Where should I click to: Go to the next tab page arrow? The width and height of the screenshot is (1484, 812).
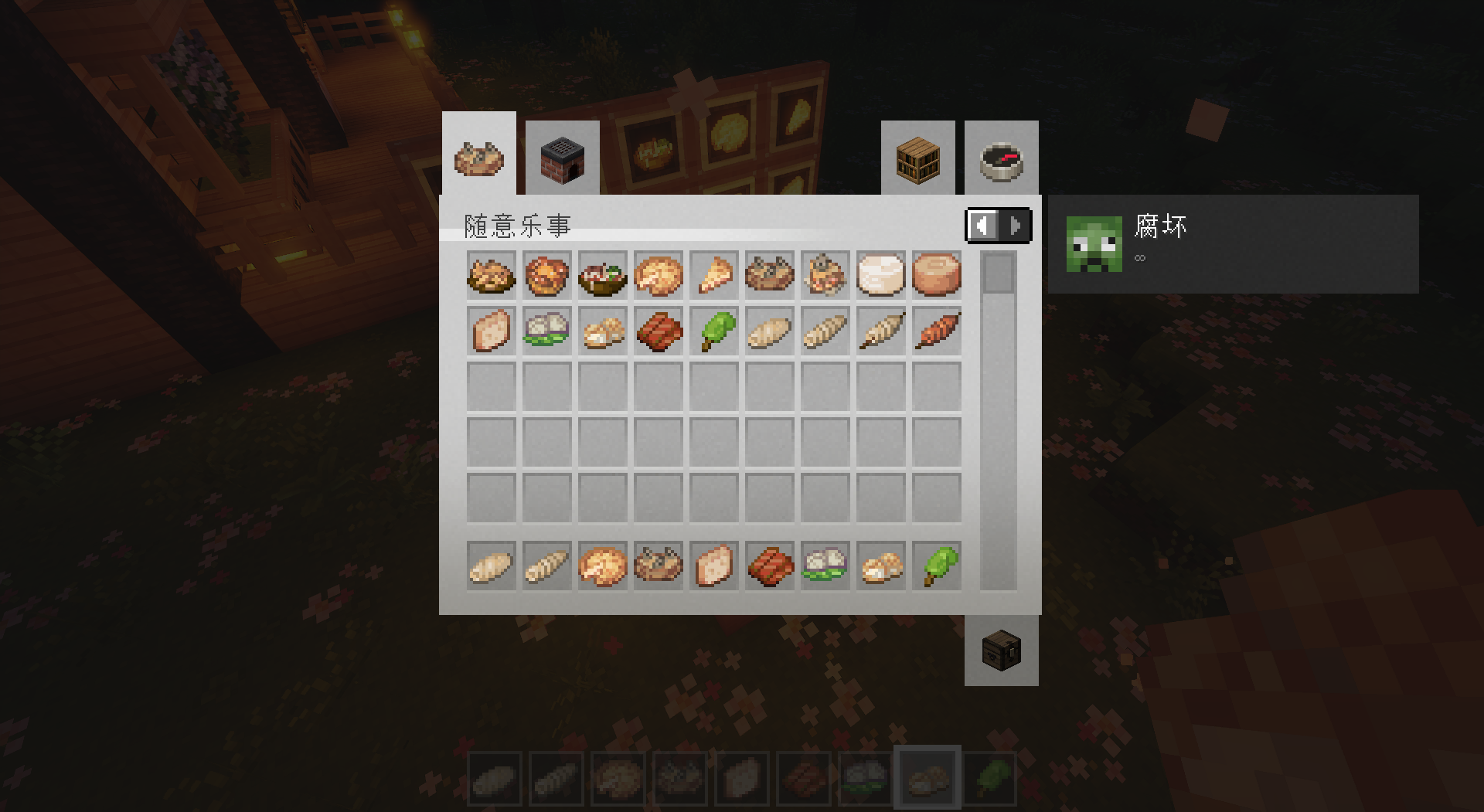pyautogui.click(x=1015, y=226)
